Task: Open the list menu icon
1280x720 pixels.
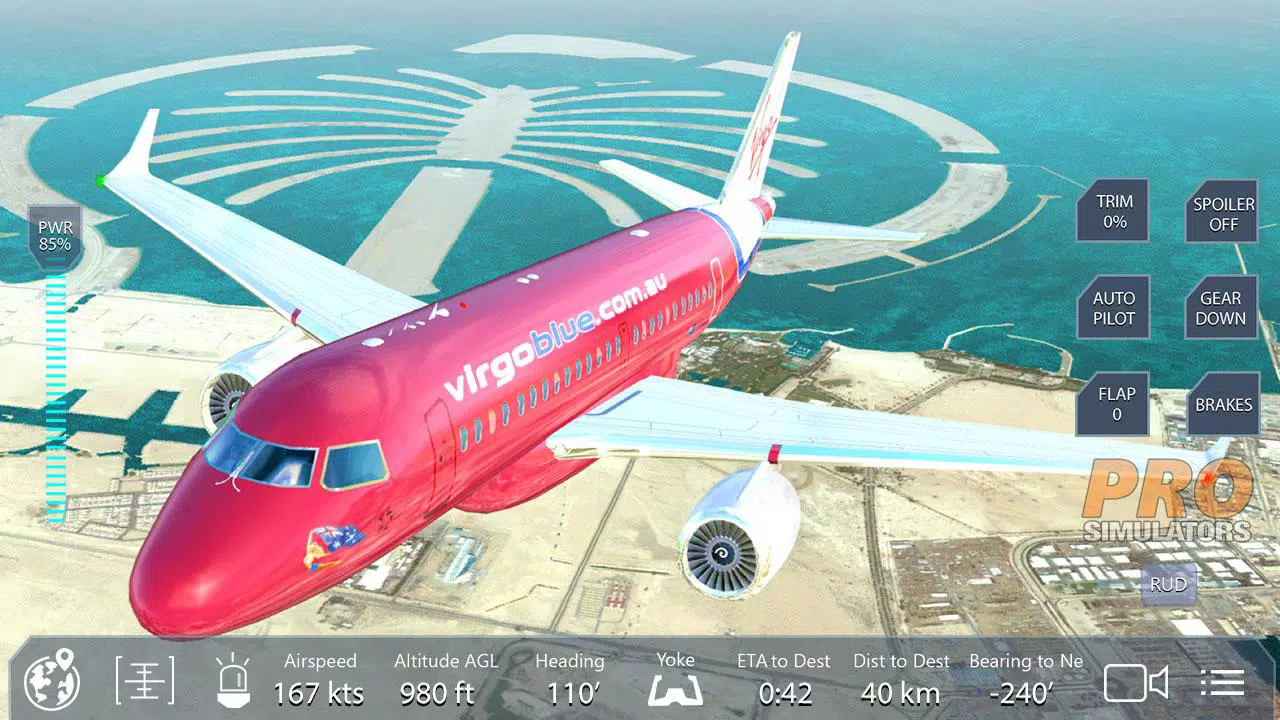Action: [x=1222, y=683]
